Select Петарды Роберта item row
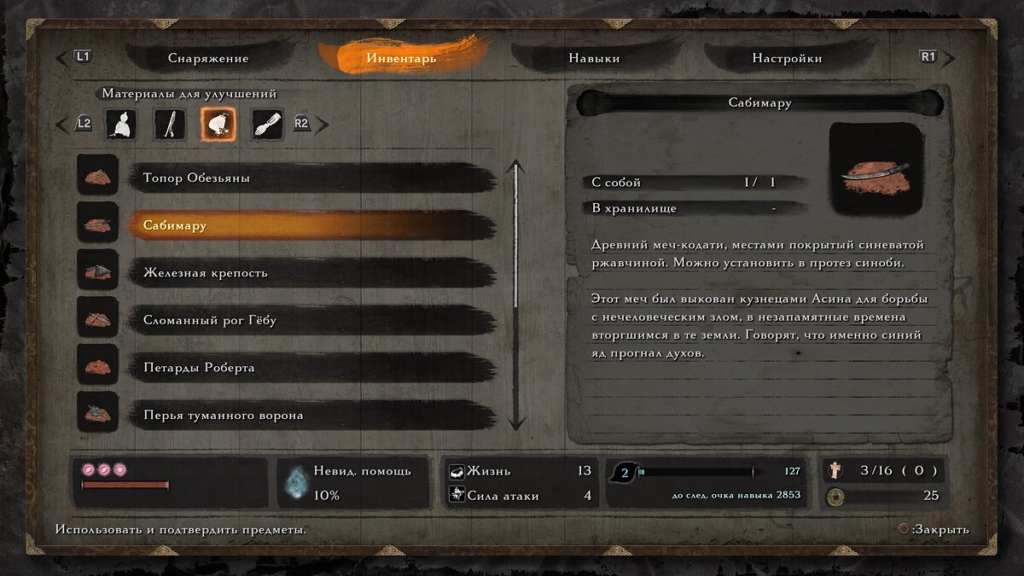 click(x=310, y=367)
